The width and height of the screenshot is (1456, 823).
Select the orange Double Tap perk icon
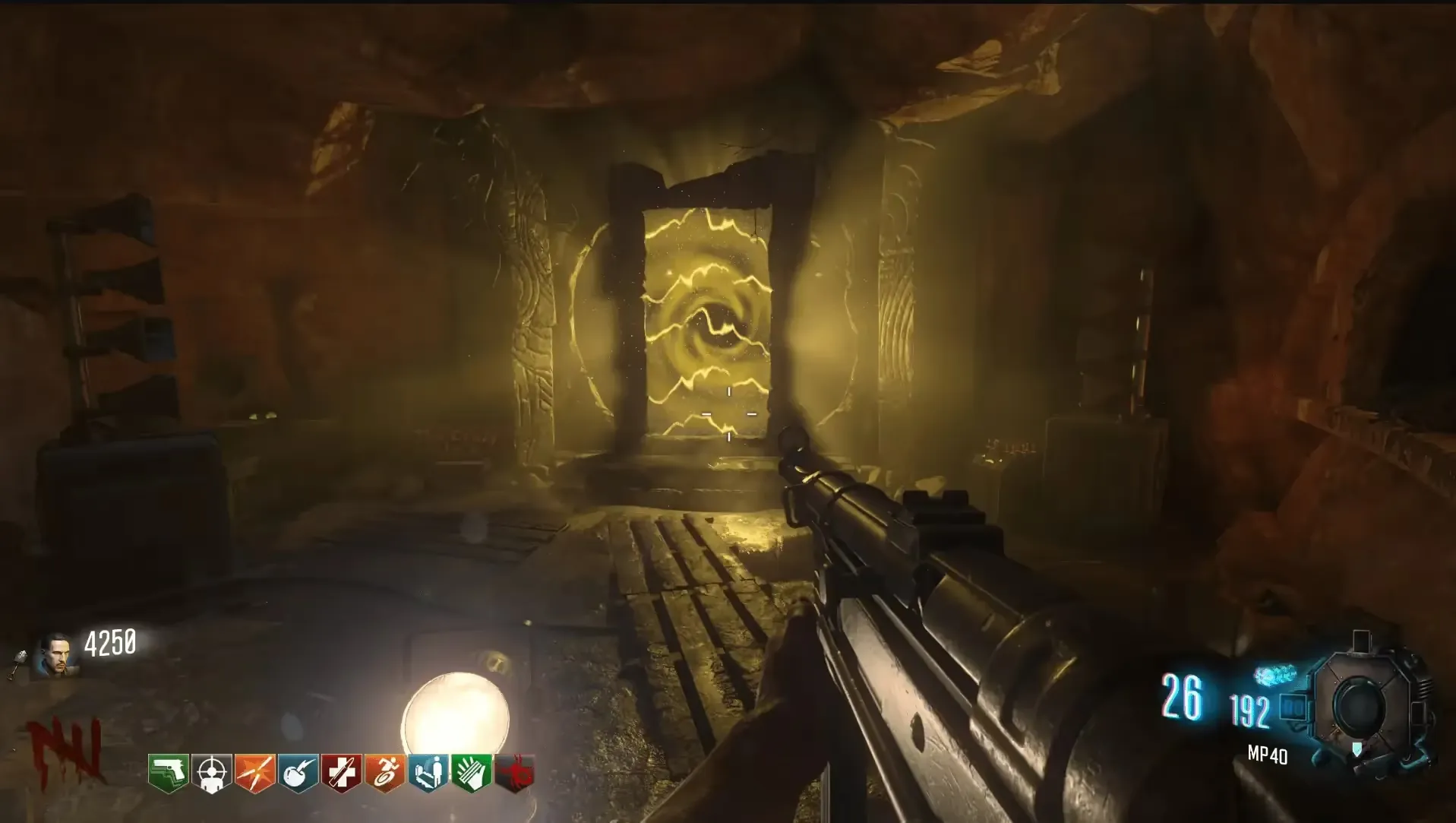(x=254, y=774)
